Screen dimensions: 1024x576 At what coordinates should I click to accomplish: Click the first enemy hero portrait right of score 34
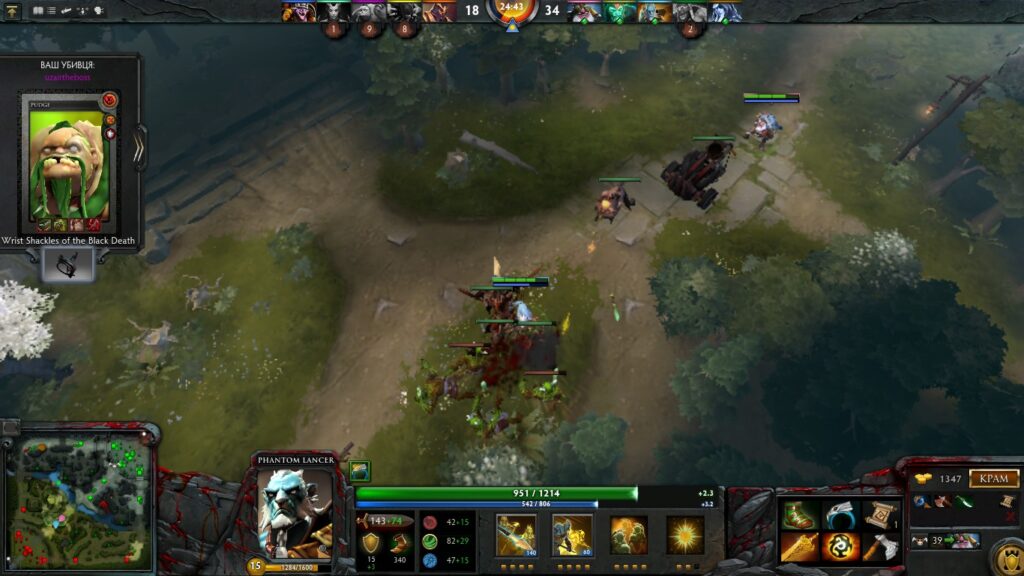[x=584, y=12]
